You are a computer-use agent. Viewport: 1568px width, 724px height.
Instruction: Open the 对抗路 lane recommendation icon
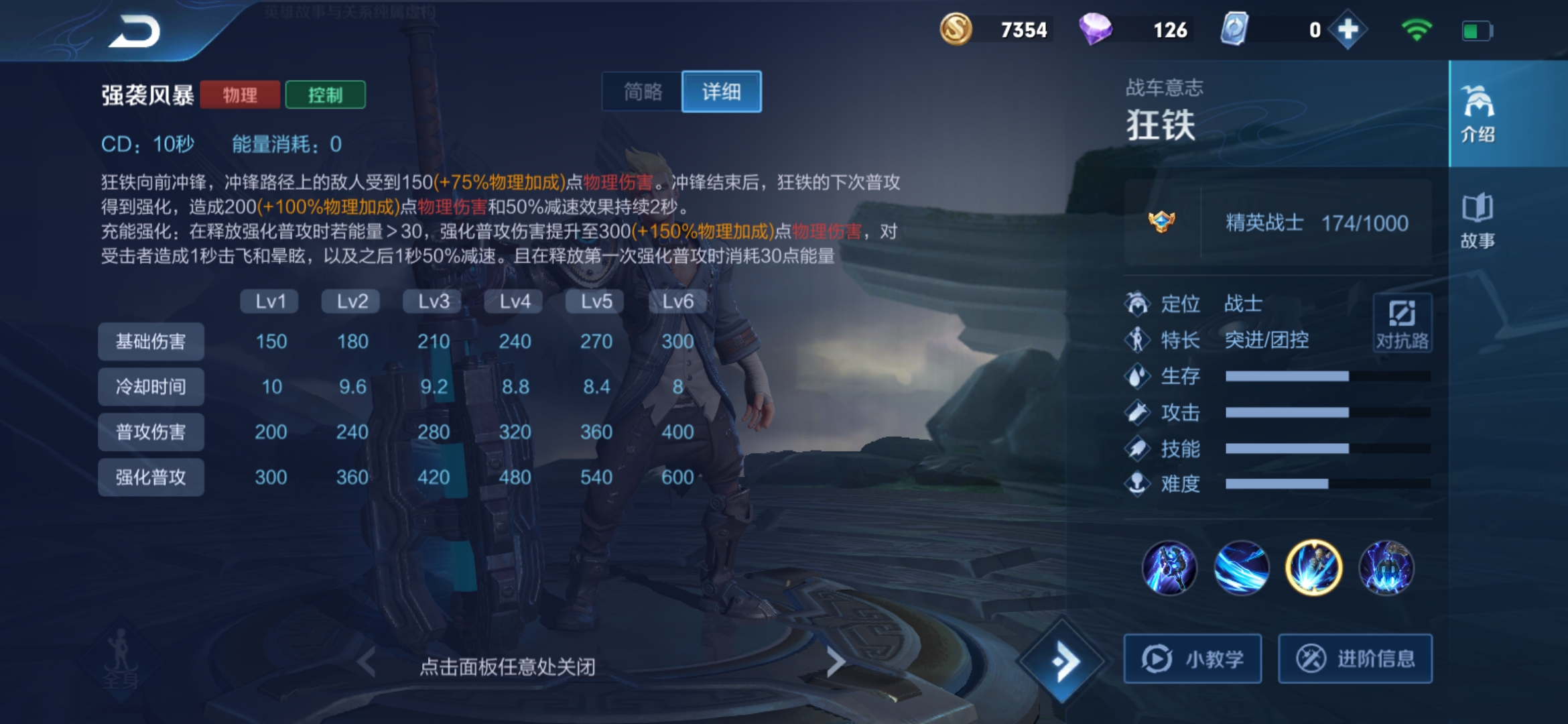tap(1402, 322)
